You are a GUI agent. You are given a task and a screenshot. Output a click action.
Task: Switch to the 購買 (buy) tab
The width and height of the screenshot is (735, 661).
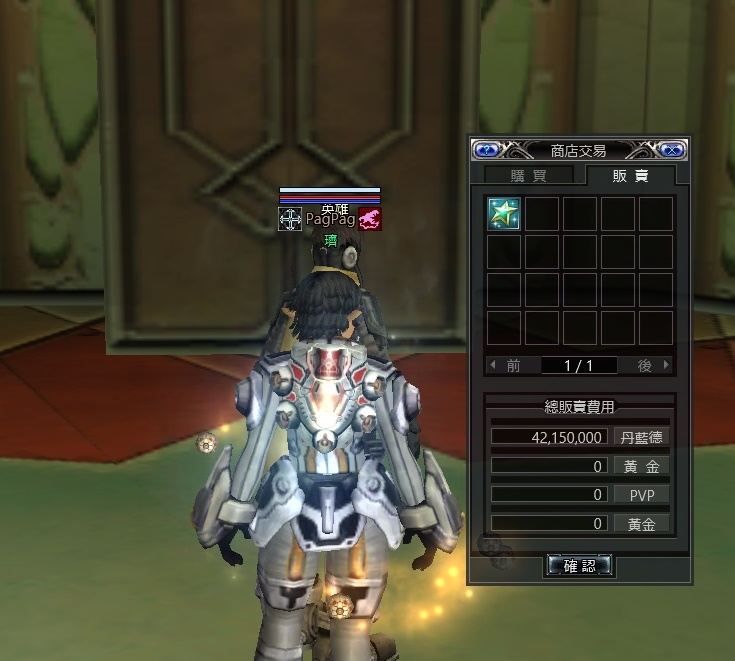click(529, 175)
